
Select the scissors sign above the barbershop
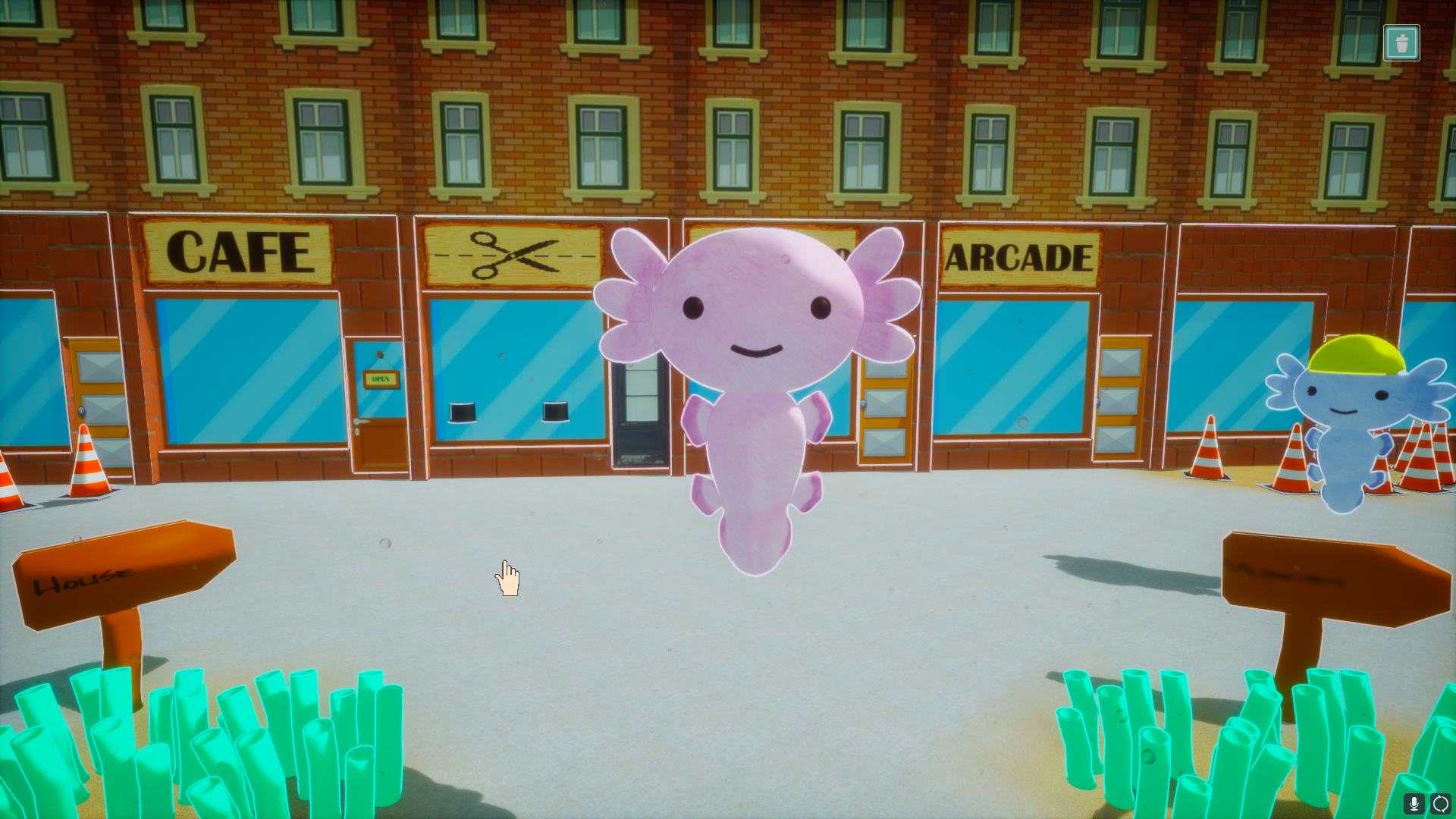click(x=510, y=256)
